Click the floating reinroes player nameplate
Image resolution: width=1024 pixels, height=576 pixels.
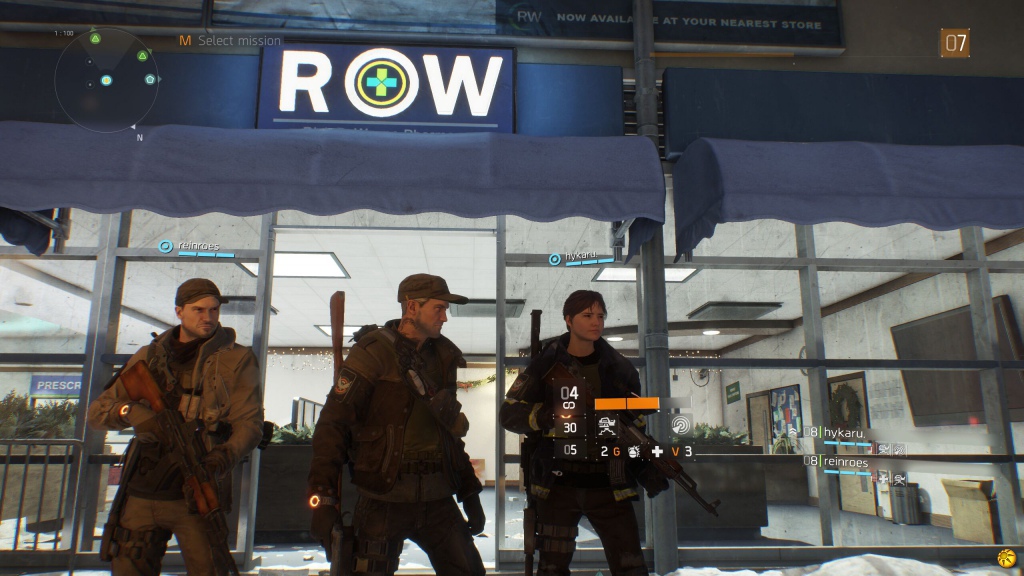pyautogui.click(x=197, y=246)
